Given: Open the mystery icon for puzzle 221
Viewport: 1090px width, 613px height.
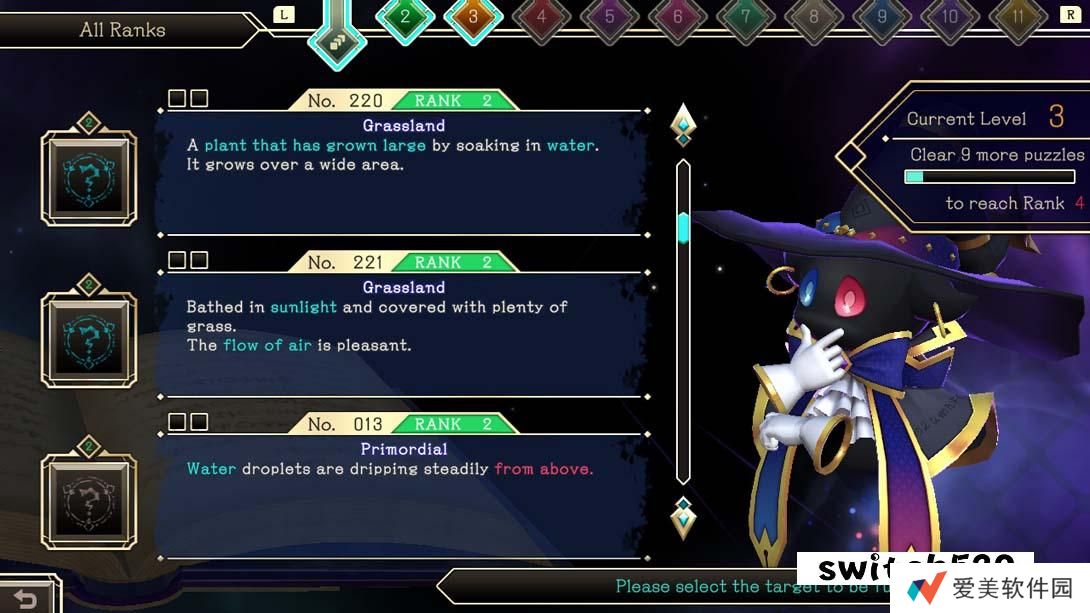Looking at the screenshot, I should [x=88, y=338].
